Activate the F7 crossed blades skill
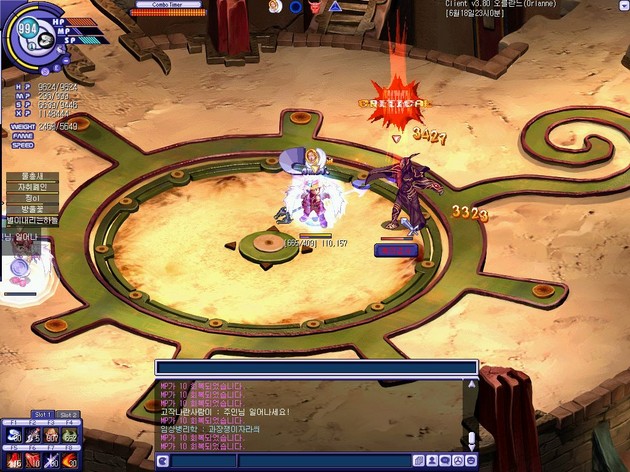Viewport: 630px width, 472px height. click(x=51, y=461)
